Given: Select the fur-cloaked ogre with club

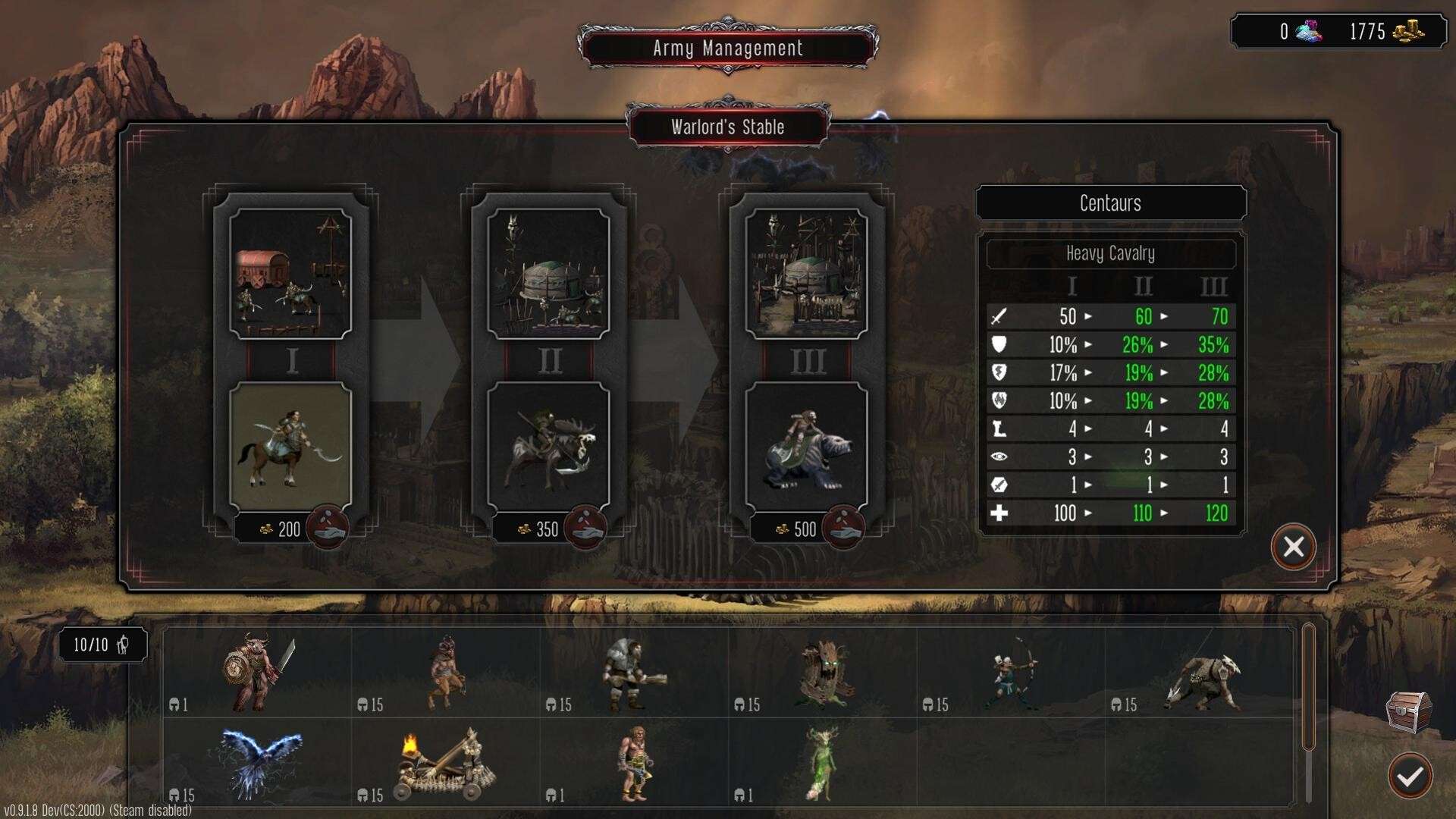Looking at the screenshot, I should pos(634,673).
